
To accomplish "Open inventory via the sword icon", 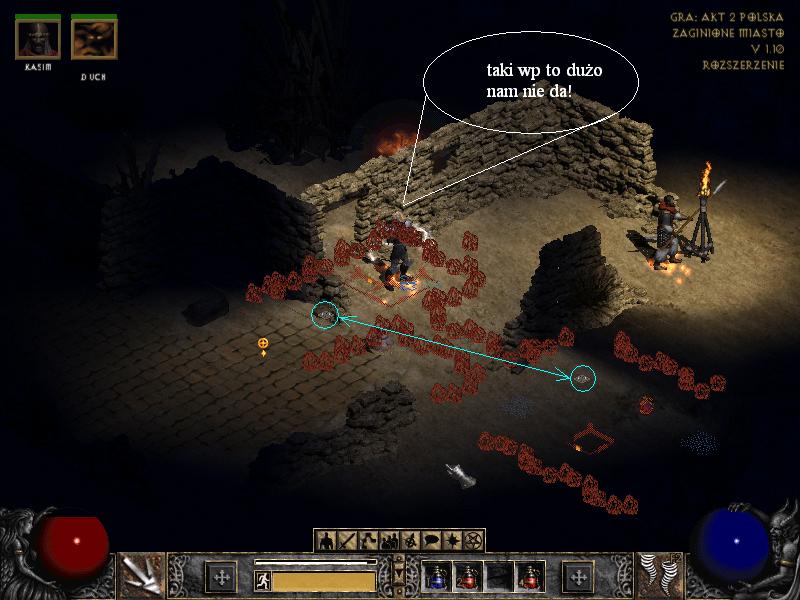I will tap(347, 541).
